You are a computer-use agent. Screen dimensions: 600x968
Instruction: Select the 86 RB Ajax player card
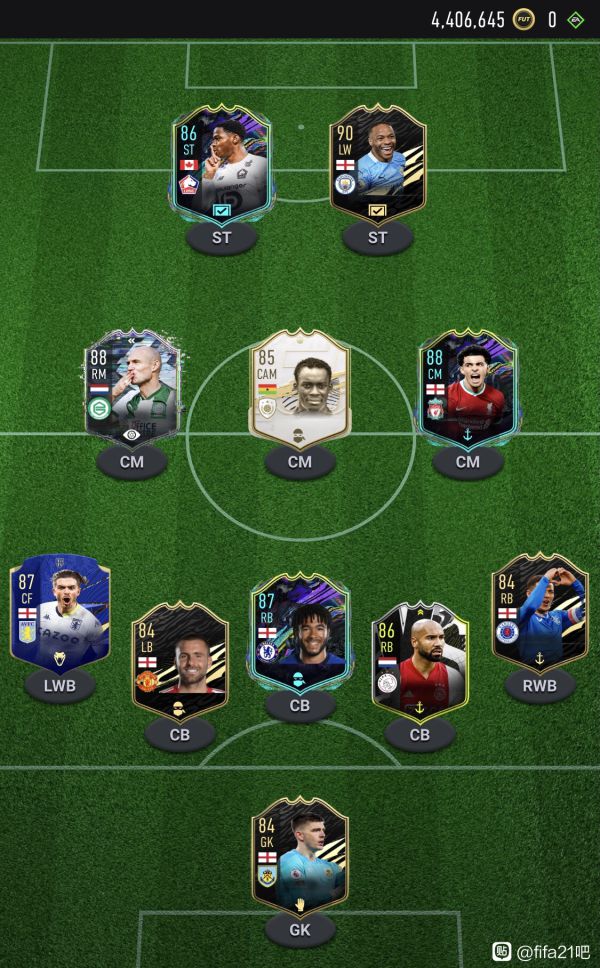click(x=419, y=660)
